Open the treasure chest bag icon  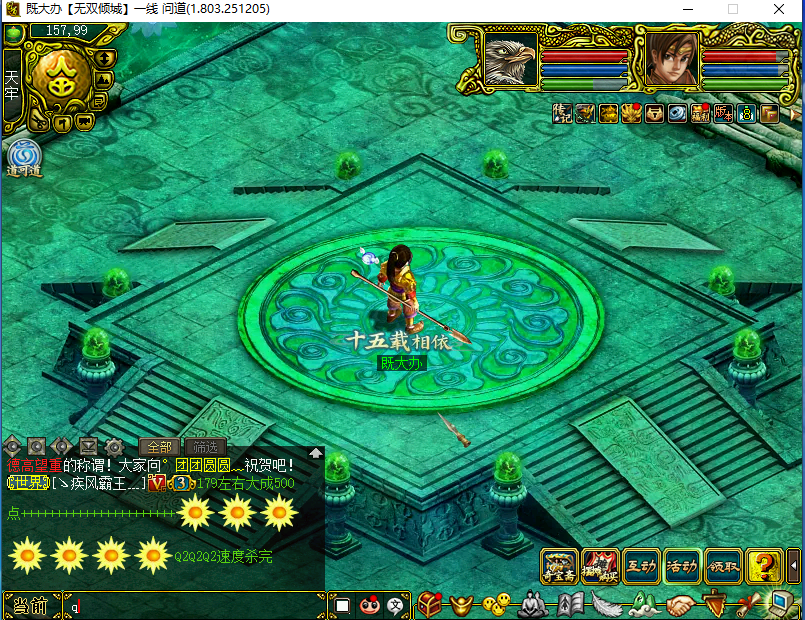pos(429,605)
